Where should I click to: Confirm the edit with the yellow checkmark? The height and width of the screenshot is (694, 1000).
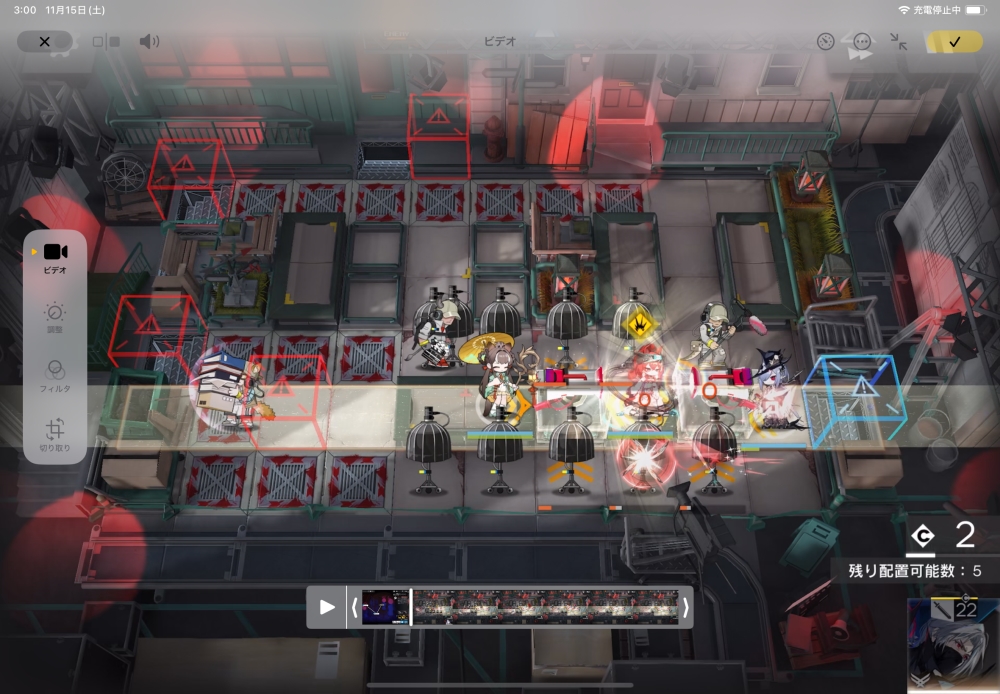[954, 42]
